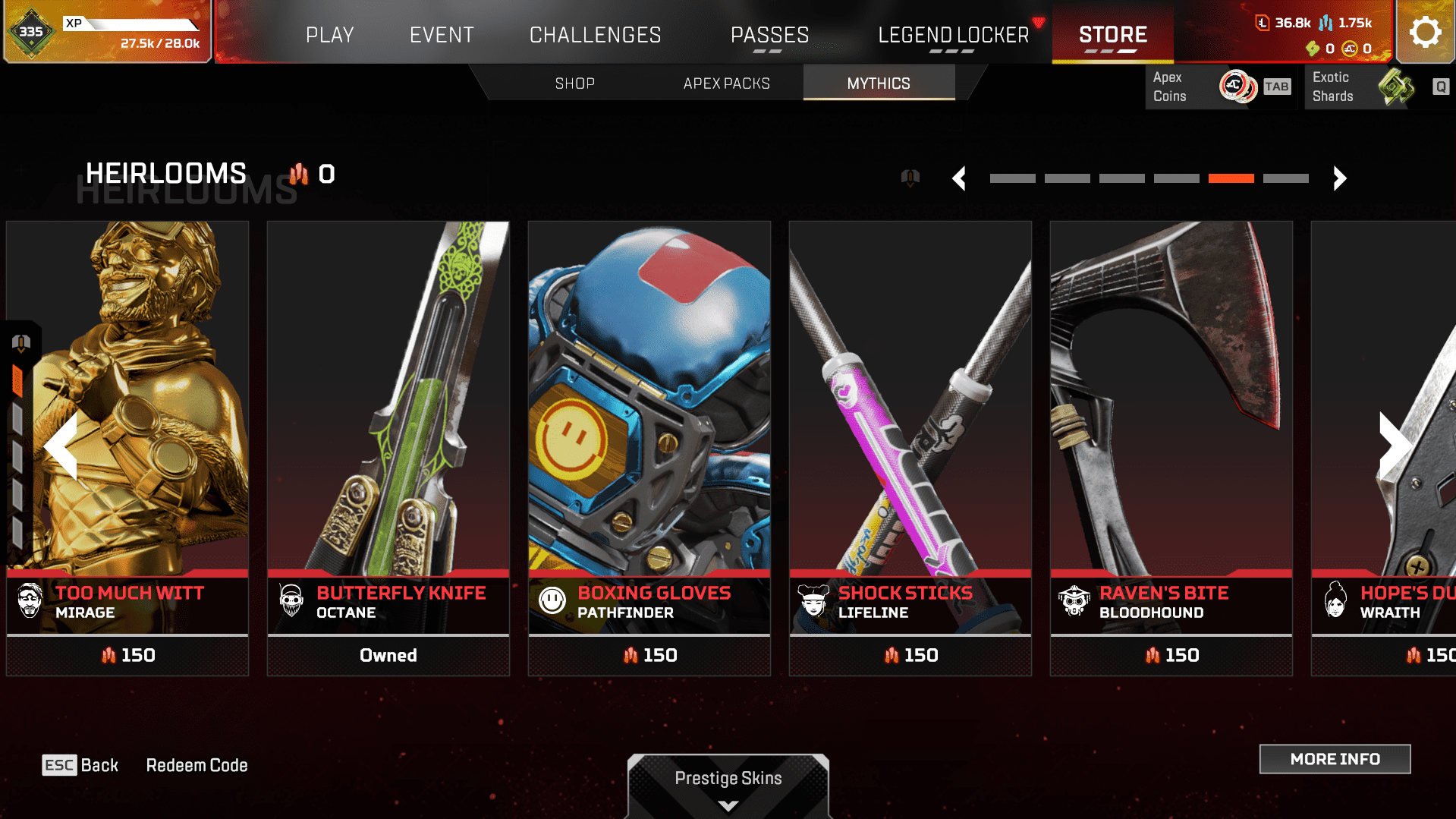Open the settings gear icon
The image size is (1456, 819).
1425,32
